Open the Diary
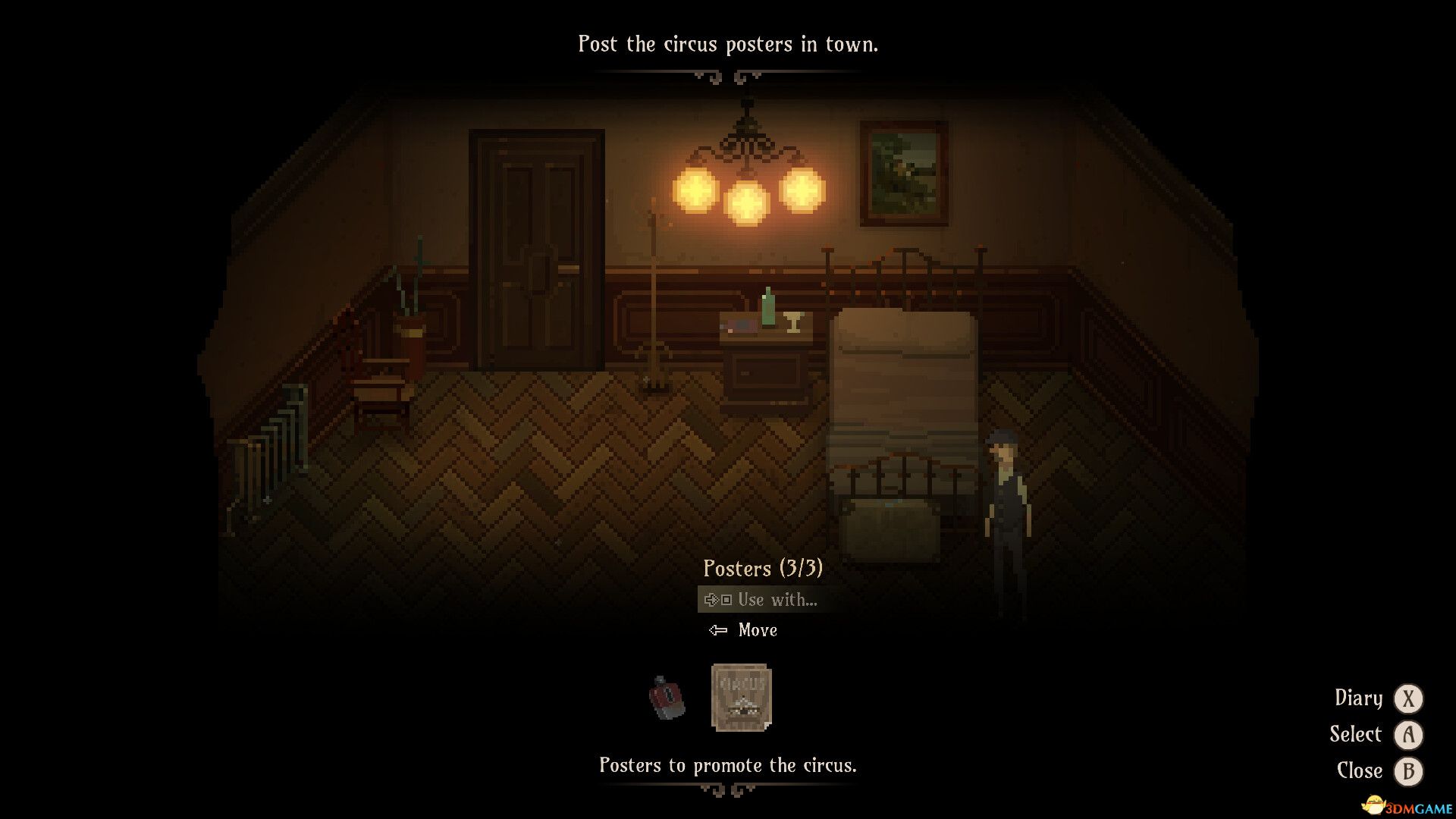1456x819 pixels. tap(1408, 698)
